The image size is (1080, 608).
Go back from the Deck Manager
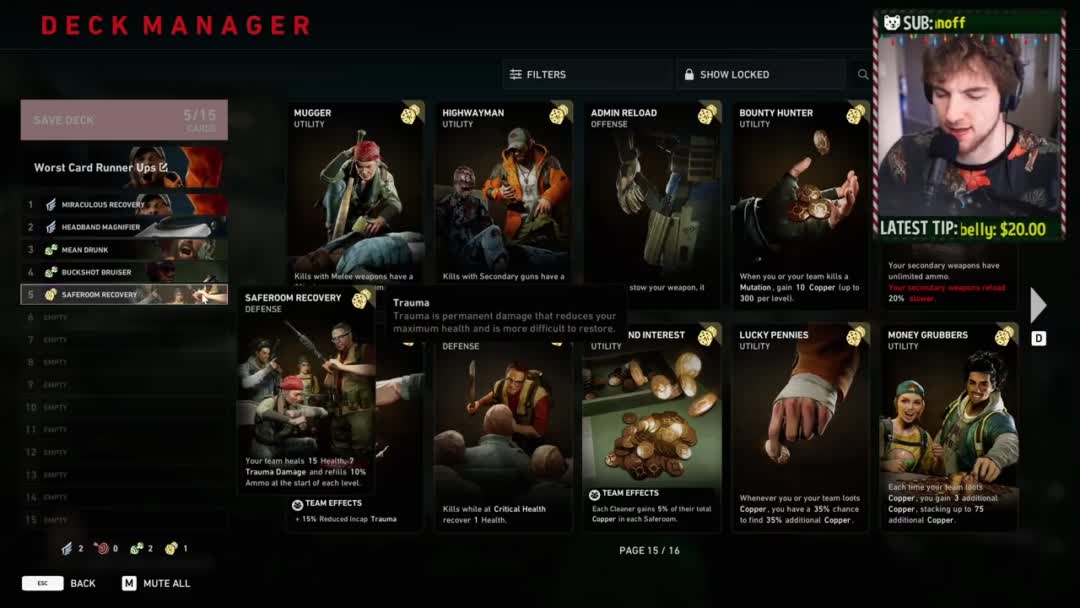click(x=60, y=583)
